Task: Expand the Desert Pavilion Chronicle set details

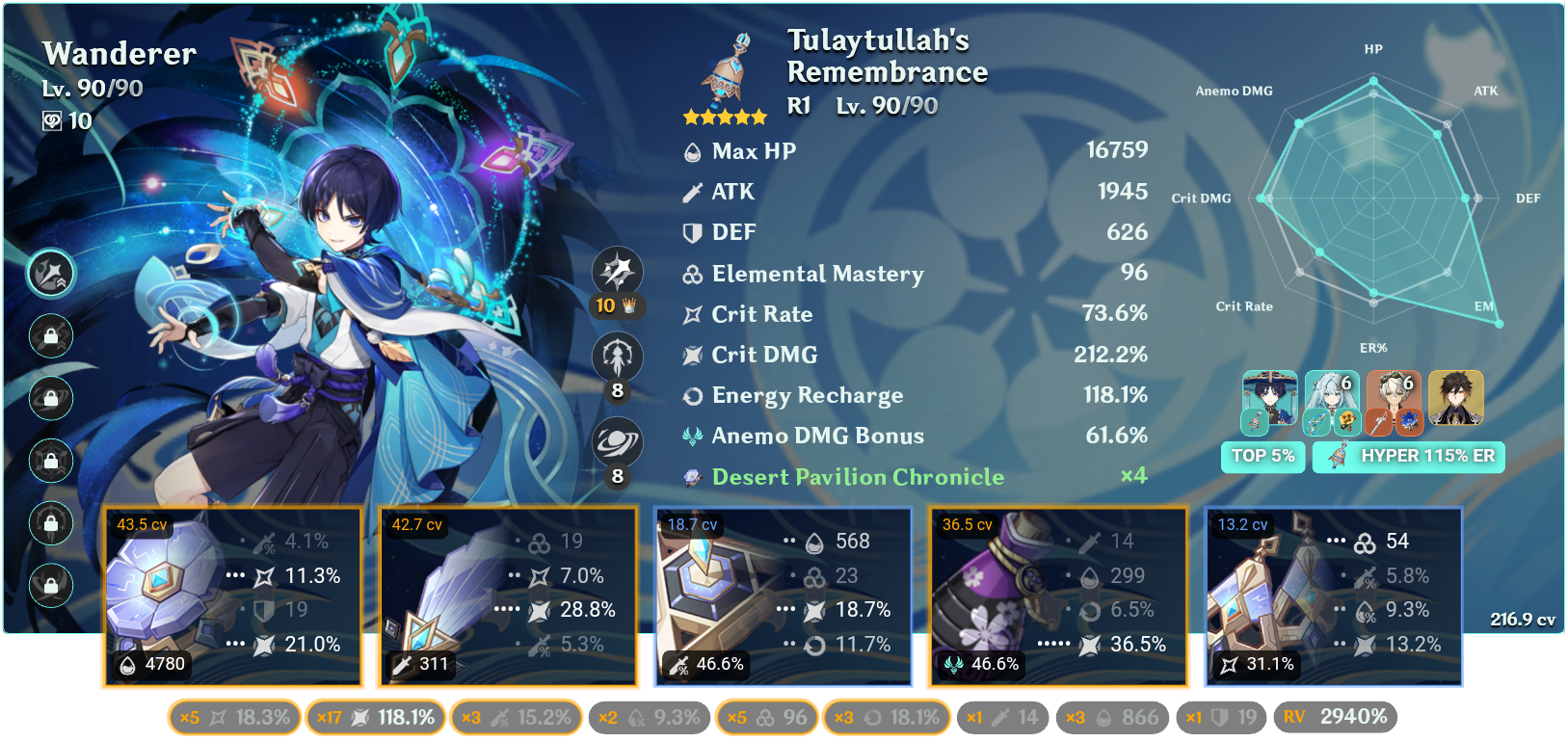Action: point(856,477)
